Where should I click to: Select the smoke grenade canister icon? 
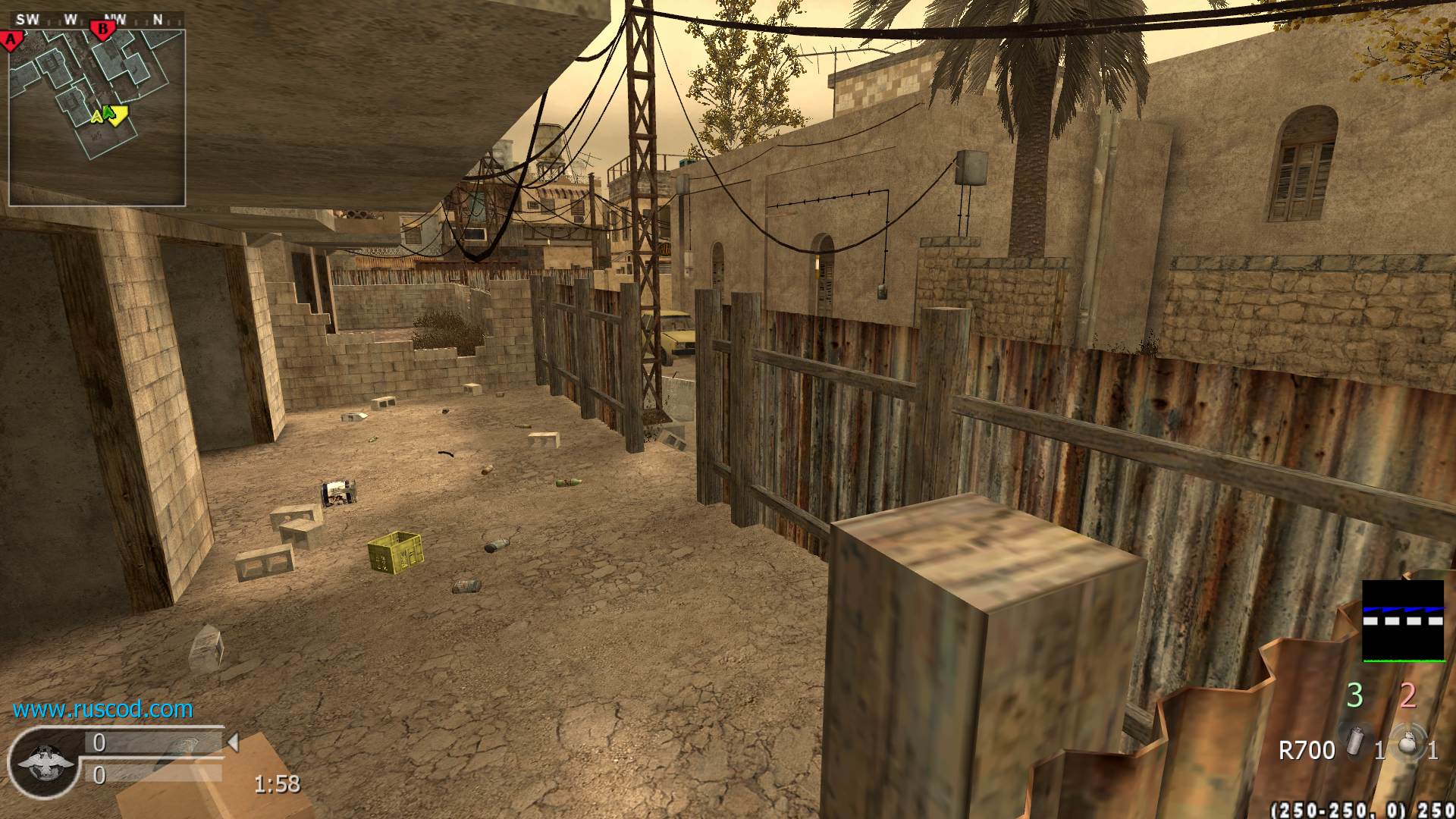1353,741
